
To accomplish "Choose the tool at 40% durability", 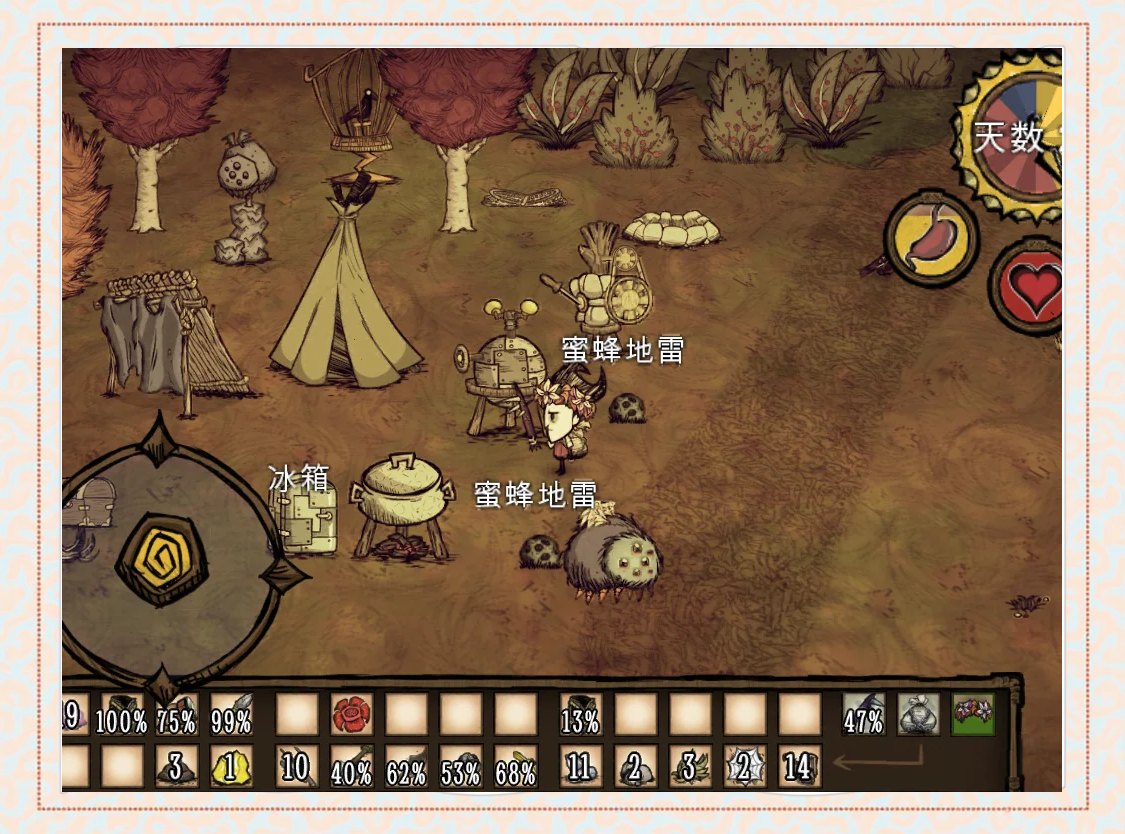I will (x=351, y=766).
